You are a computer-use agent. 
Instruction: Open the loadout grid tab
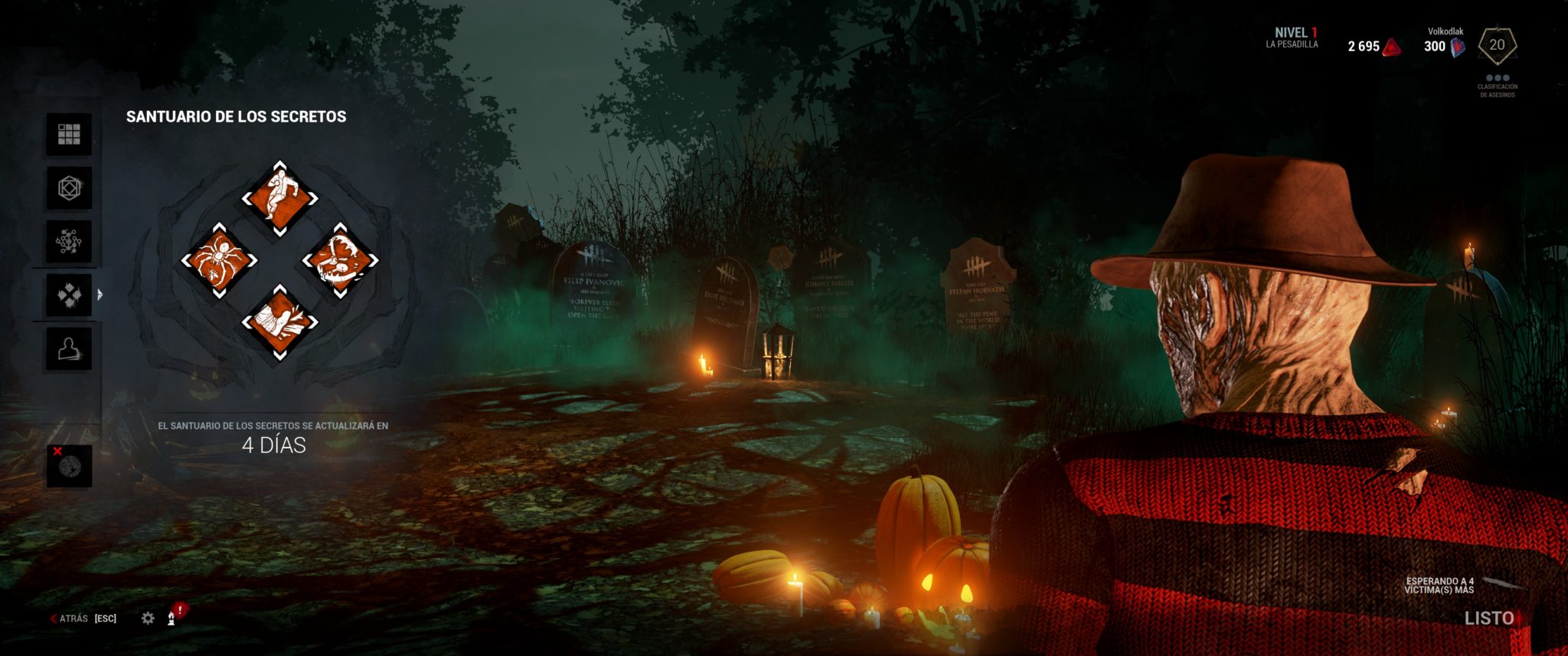coord(69,135)
